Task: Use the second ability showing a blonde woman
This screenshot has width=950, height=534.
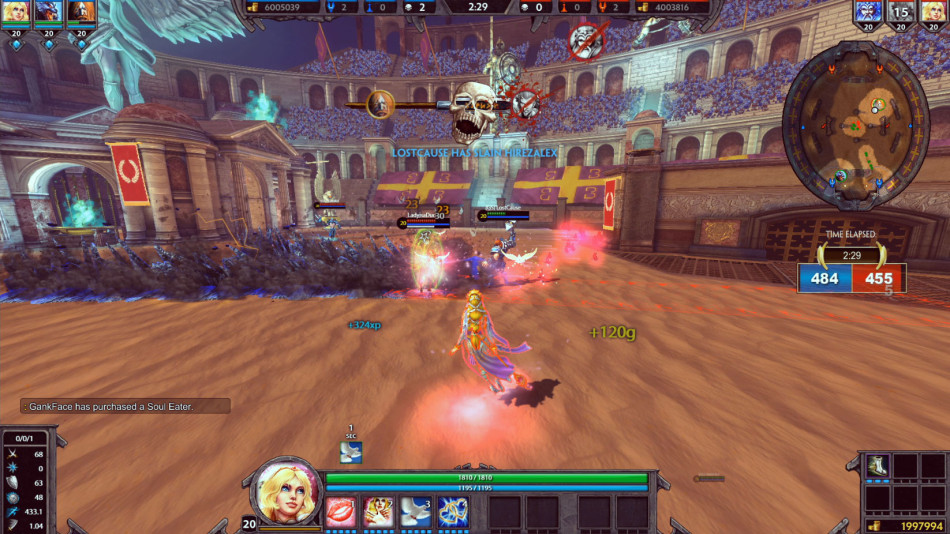Action: click(x=378, y=511)
